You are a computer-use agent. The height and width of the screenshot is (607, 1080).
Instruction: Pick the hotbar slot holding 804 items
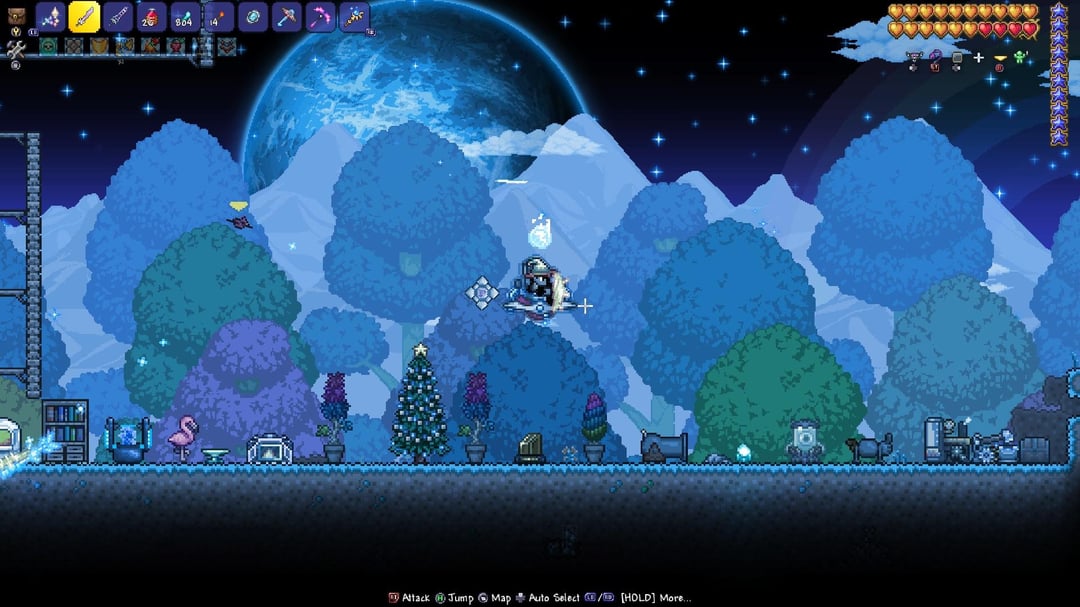185,17
